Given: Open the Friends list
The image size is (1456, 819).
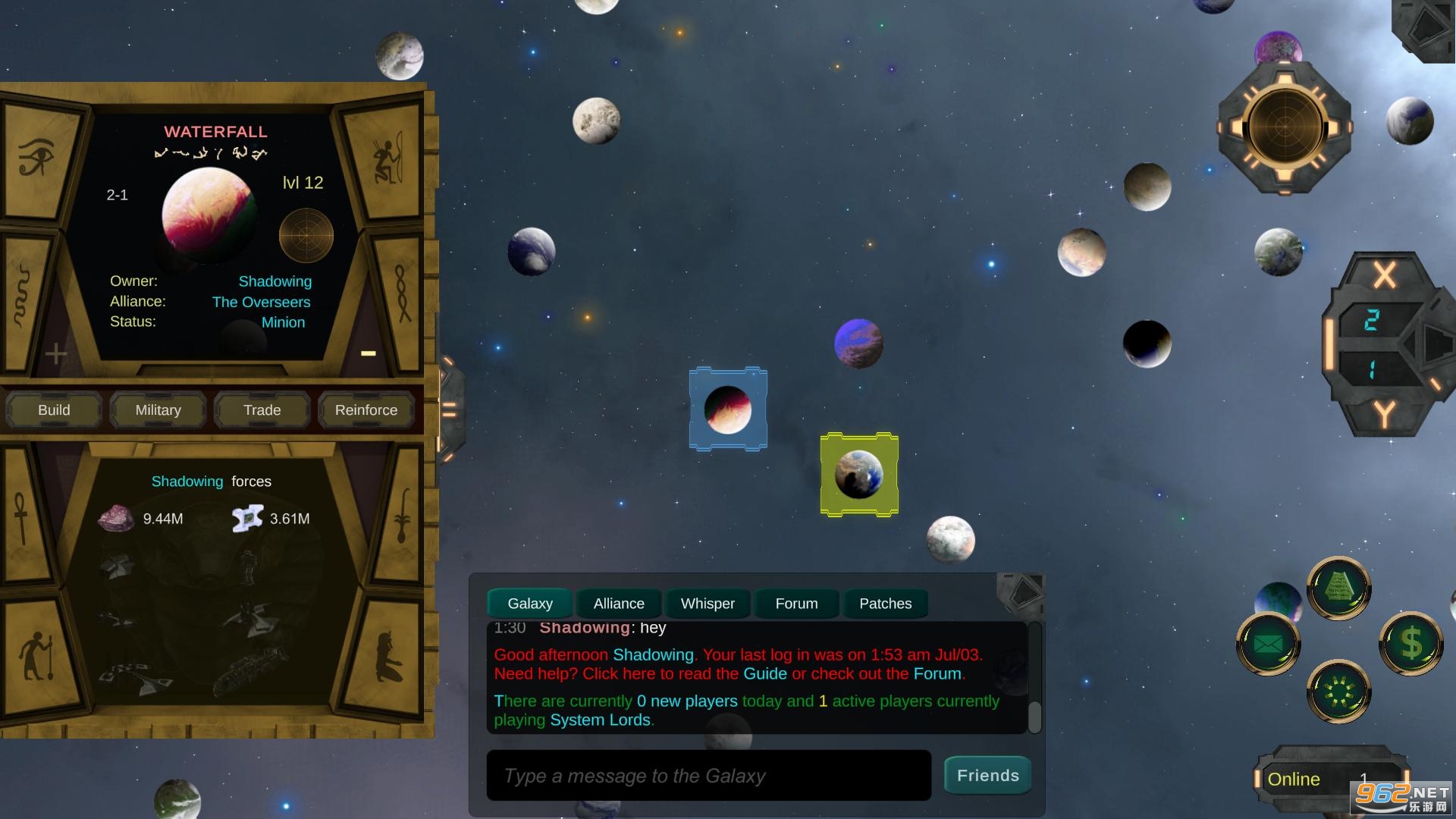Looking at the screenshot, I should [x=987, y=776].
